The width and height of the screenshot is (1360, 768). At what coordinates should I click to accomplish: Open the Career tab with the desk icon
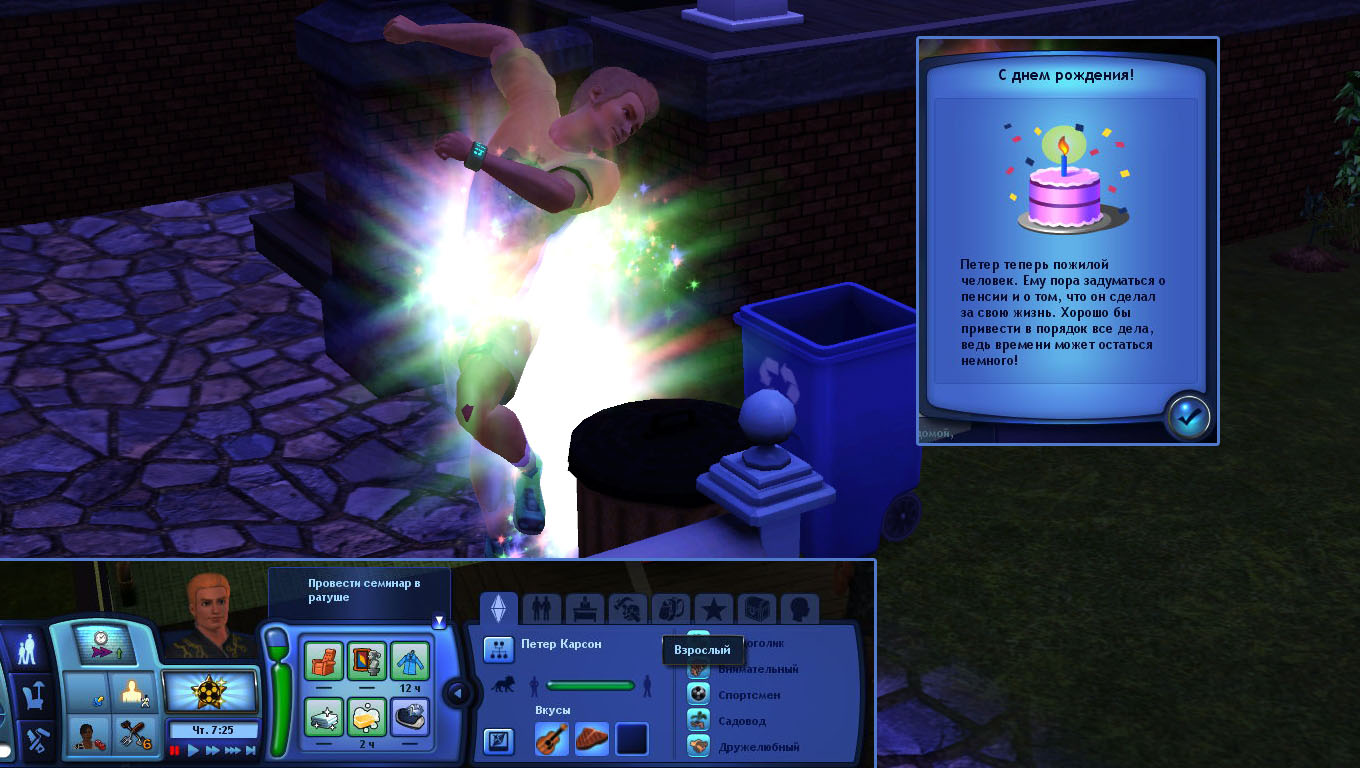click(x=584, y=608)
